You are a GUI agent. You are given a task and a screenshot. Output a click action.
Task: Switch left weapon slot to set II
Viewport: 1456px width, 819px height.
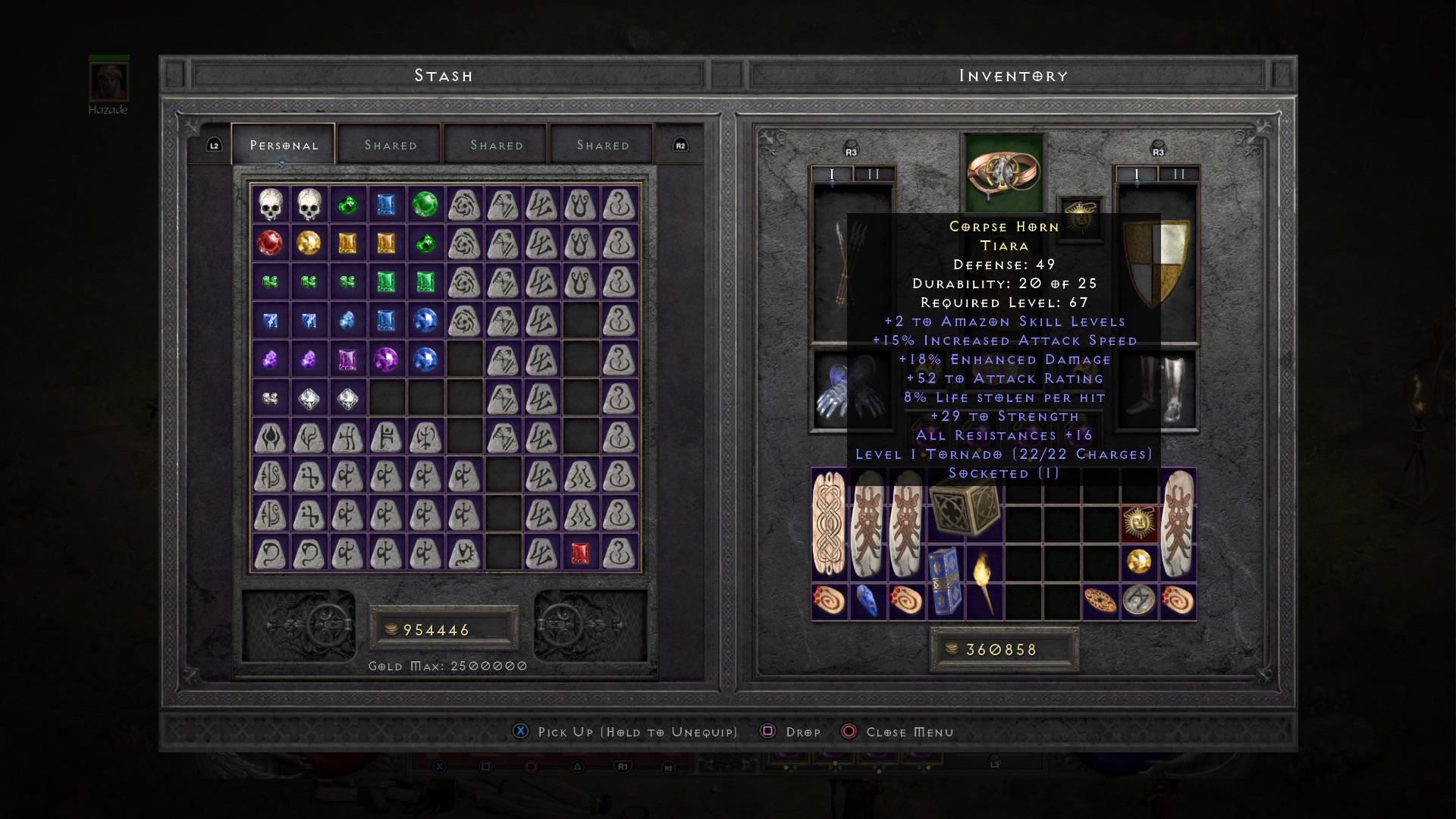[x=872, y=174]
